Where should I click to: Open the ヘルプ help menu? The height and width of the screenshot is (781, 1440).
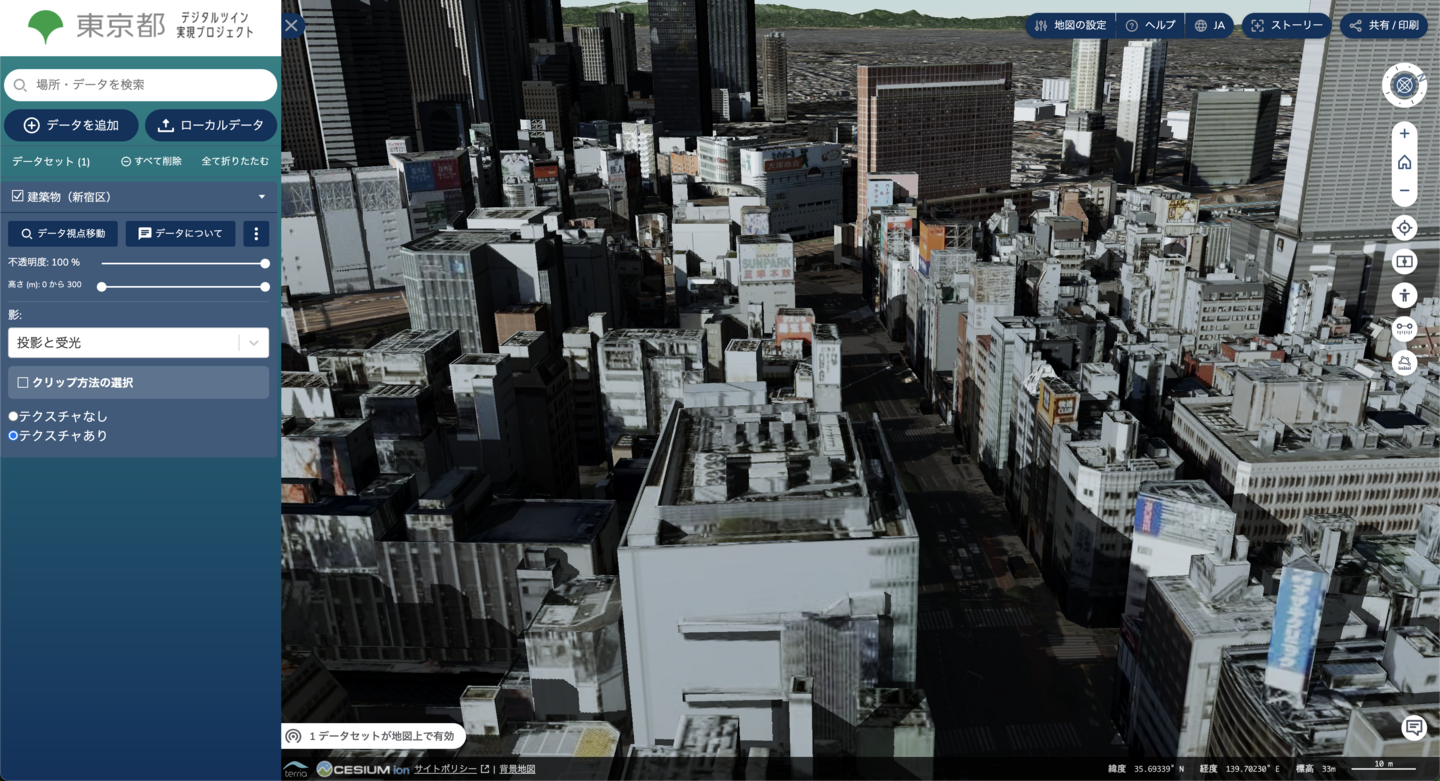[1150, 25]
